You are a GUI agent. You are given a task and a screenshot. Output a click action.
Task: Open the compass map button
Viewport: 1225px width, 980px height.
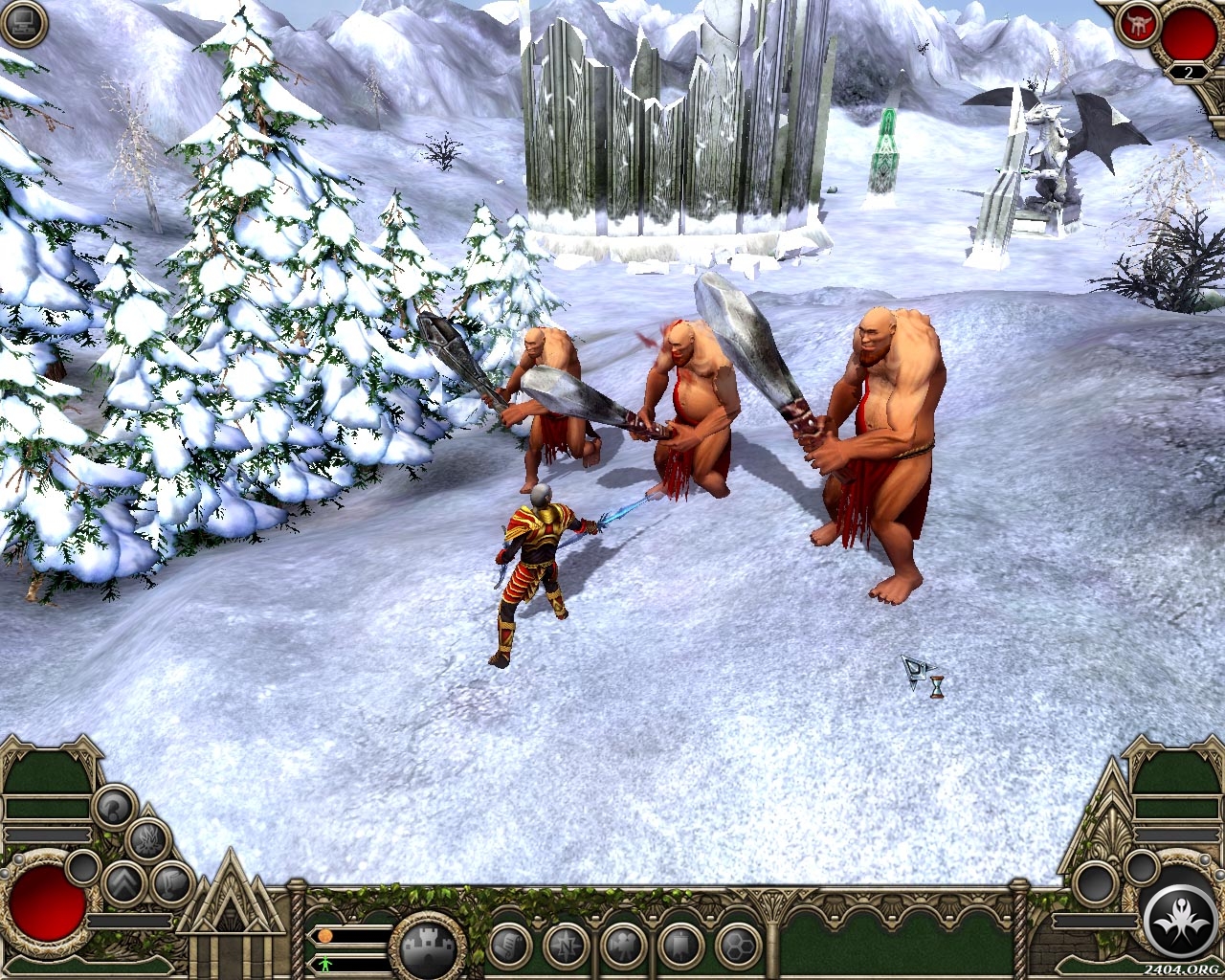tap(566, 946)
